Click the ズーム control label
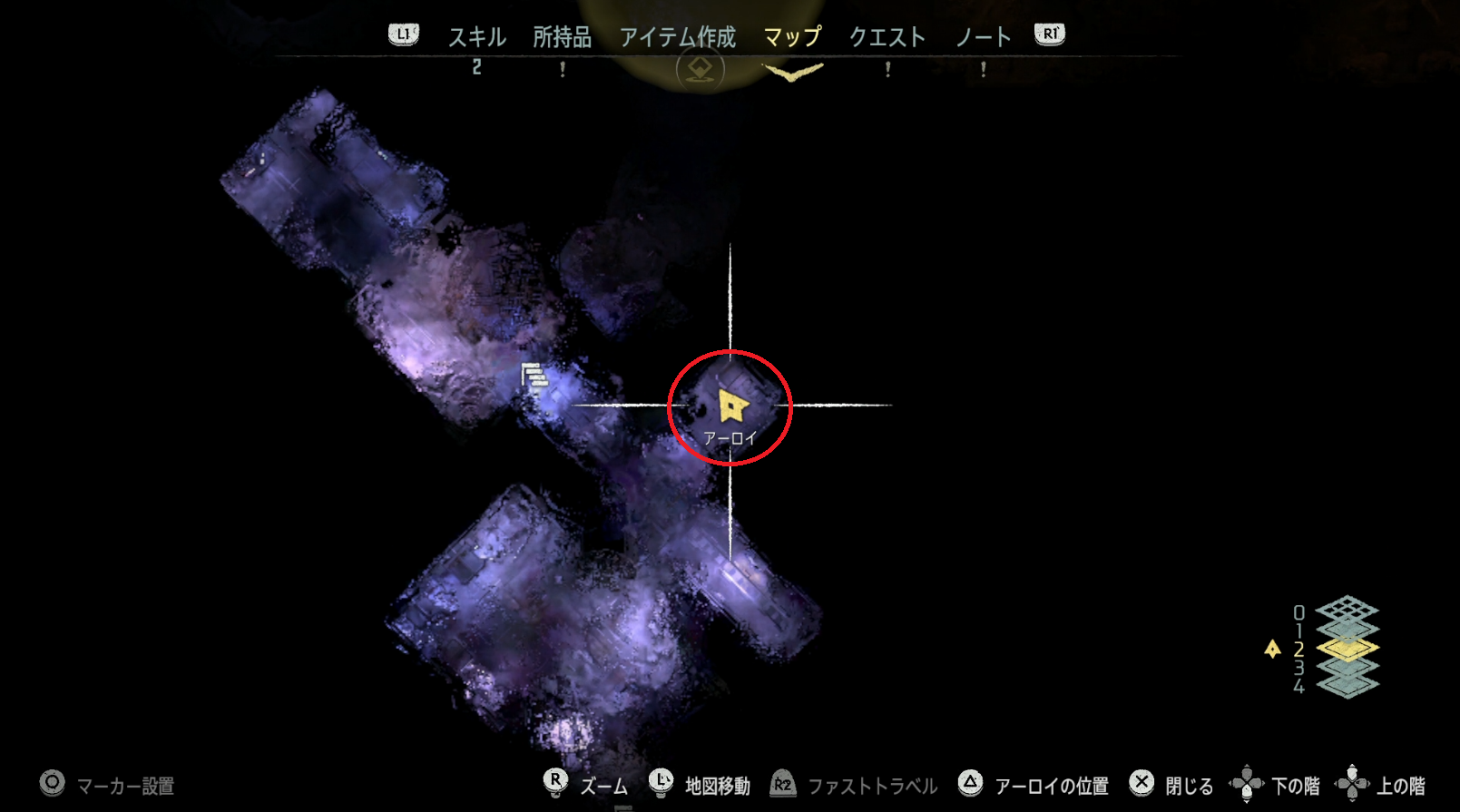 point(605,786)
